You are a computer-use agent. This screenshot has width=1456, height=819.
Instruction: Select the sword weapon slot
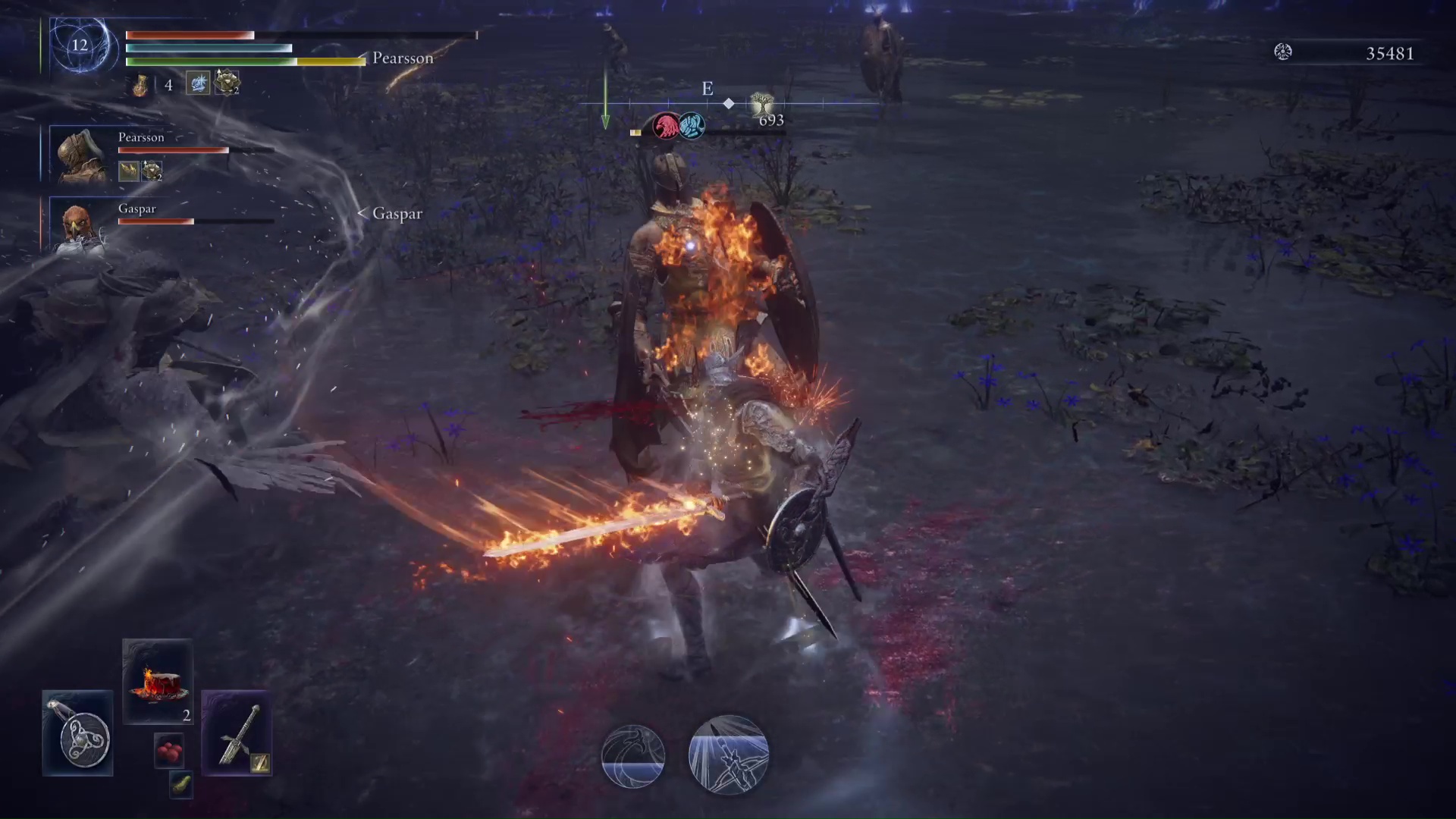point(237,733)
